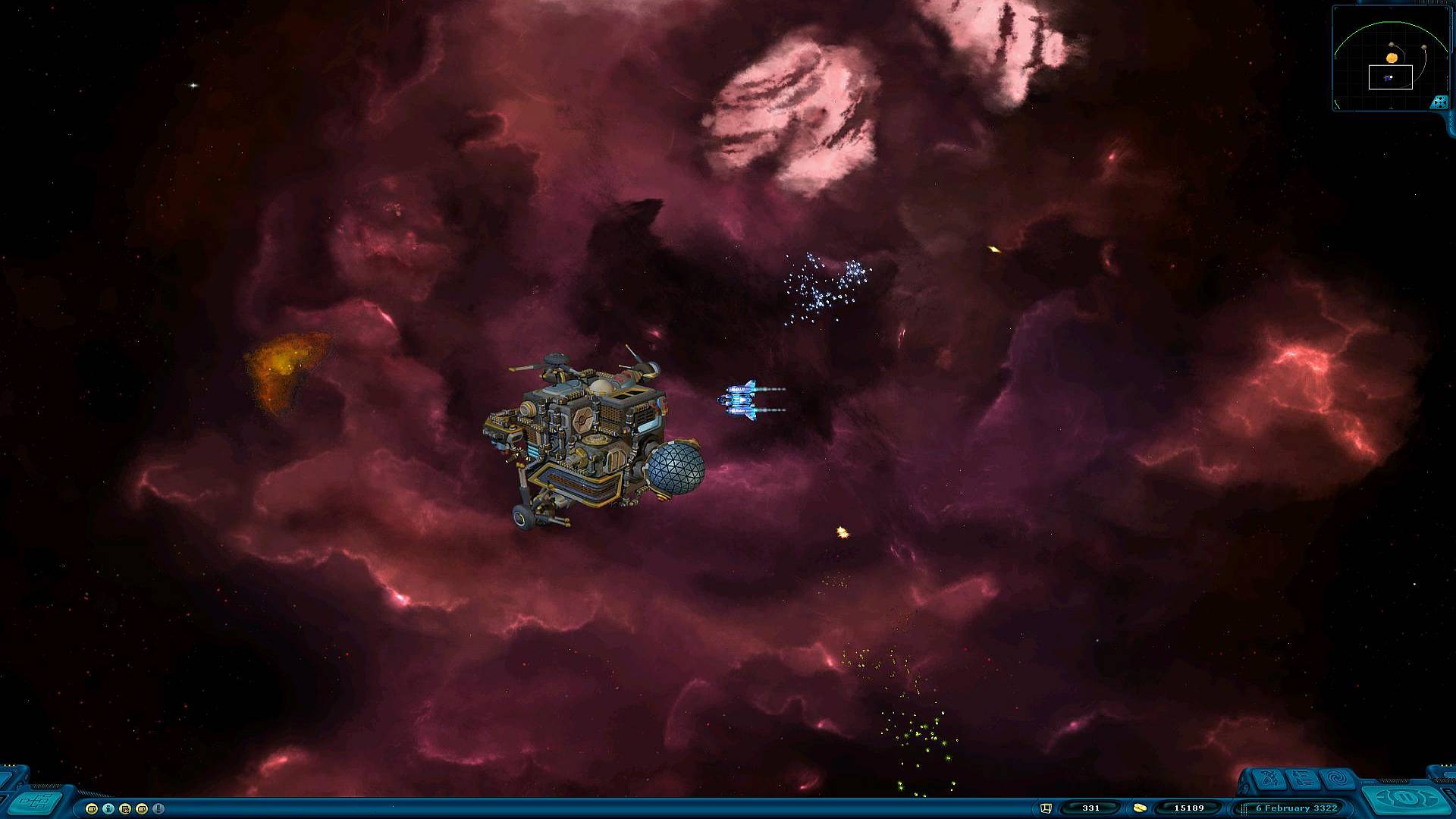This screenshot has width=1456, height=819.
Task: Click the coin icon beside the credits counter
Action: [1140, 808]
